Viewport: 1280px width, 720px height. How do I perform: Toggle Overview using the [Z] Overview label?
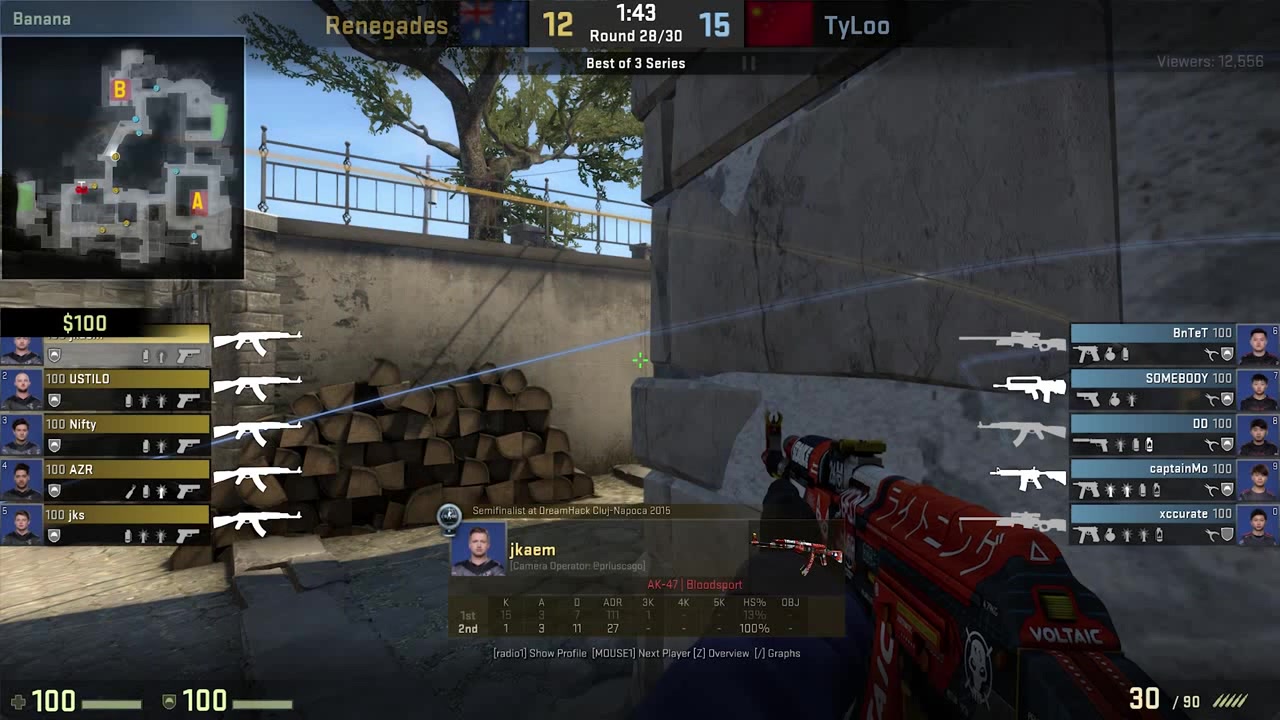click(722, 653)
